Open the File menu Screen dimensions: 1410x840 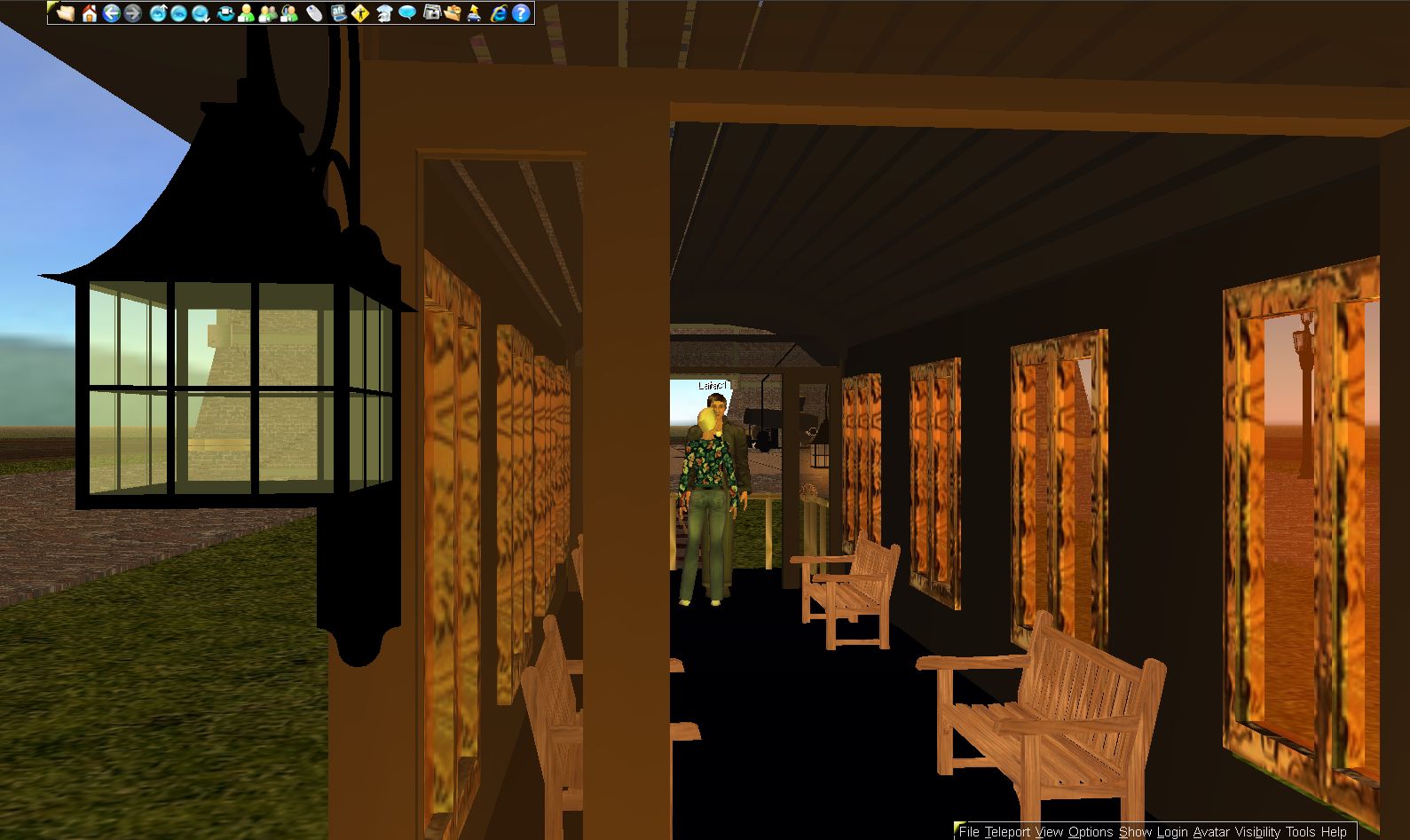[x=972, y=832]
